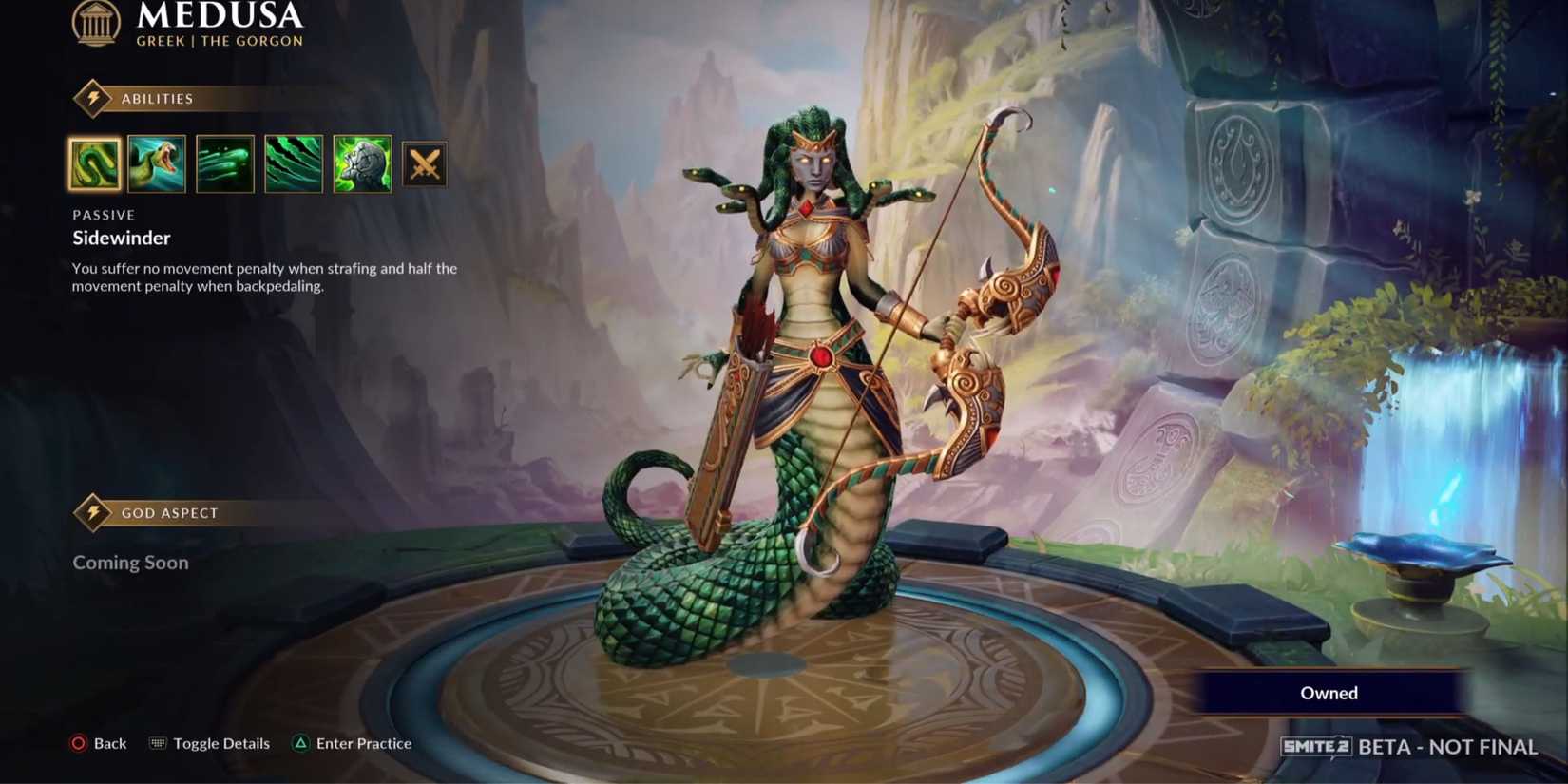This screenshot has width=1568, height=784.
Task: Open the stone-head Petrify ability icon
Action: point(361,163)
